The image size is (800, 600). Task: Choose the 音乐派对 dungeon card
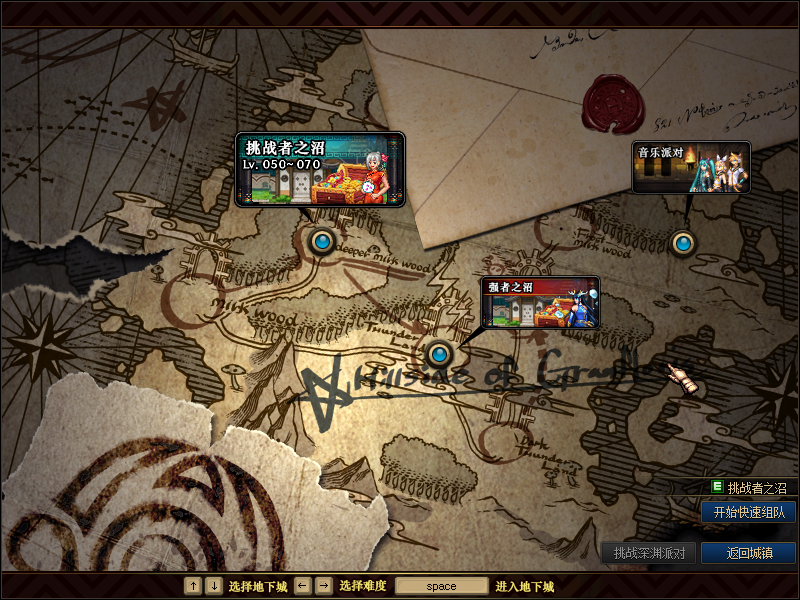(x=691, y=167)
